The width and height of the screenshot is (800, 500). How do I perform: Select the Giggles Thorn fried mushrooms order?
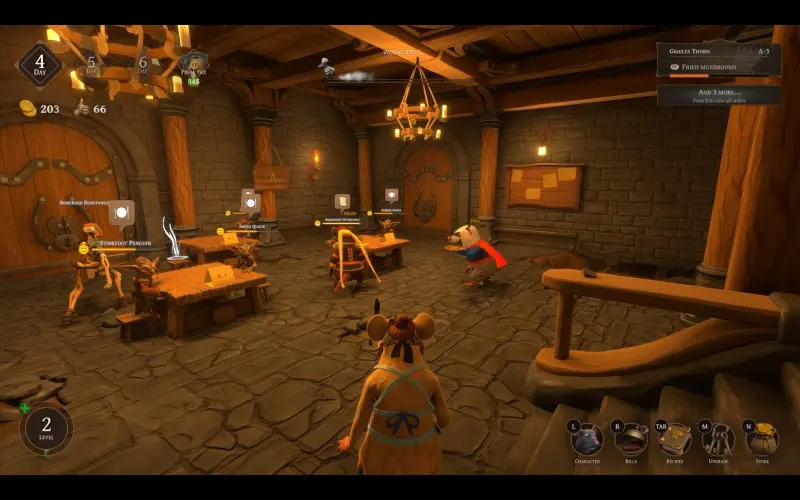[x=718, y=59]
